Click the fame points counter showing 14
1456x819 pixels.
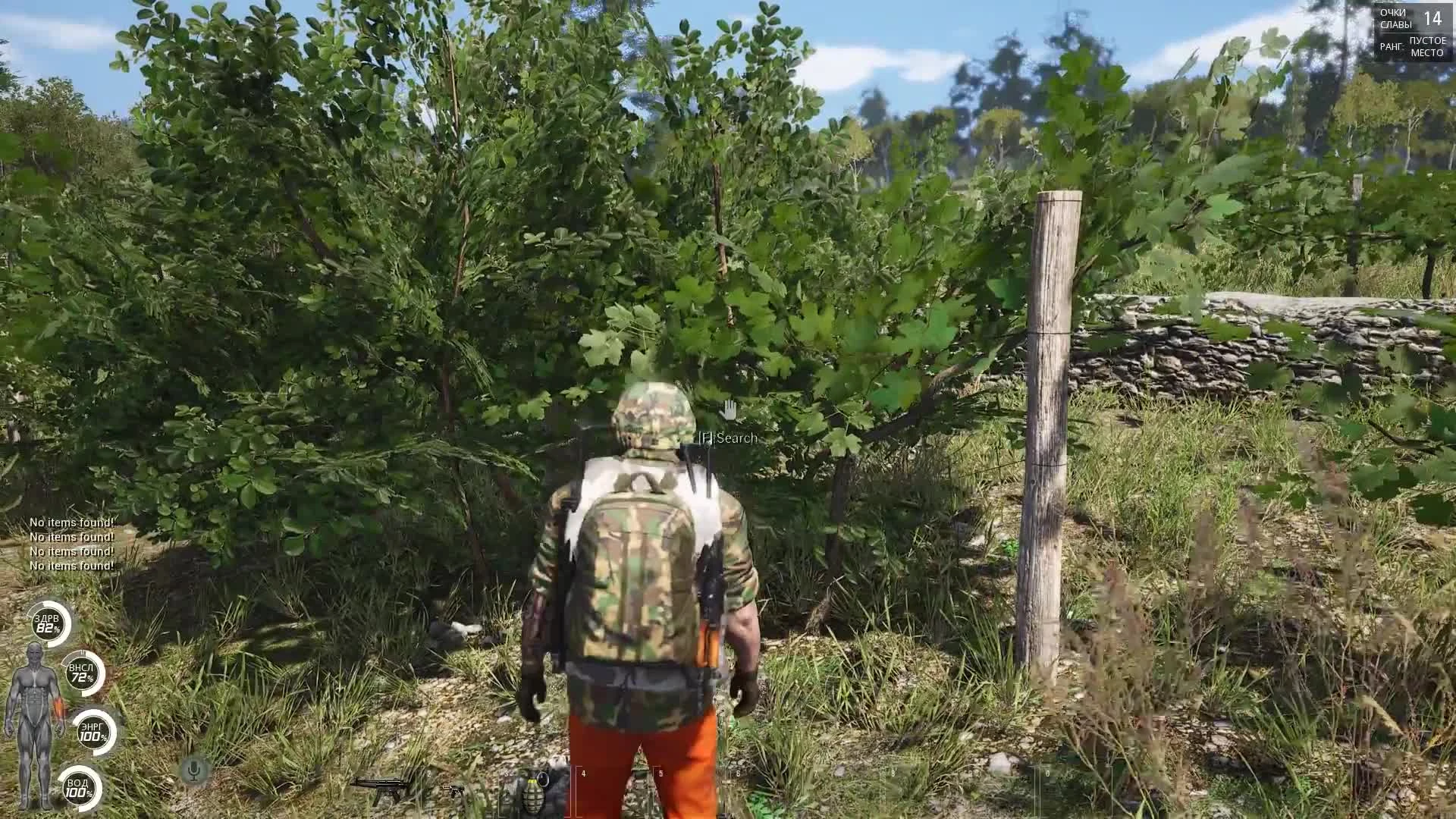1432,17
